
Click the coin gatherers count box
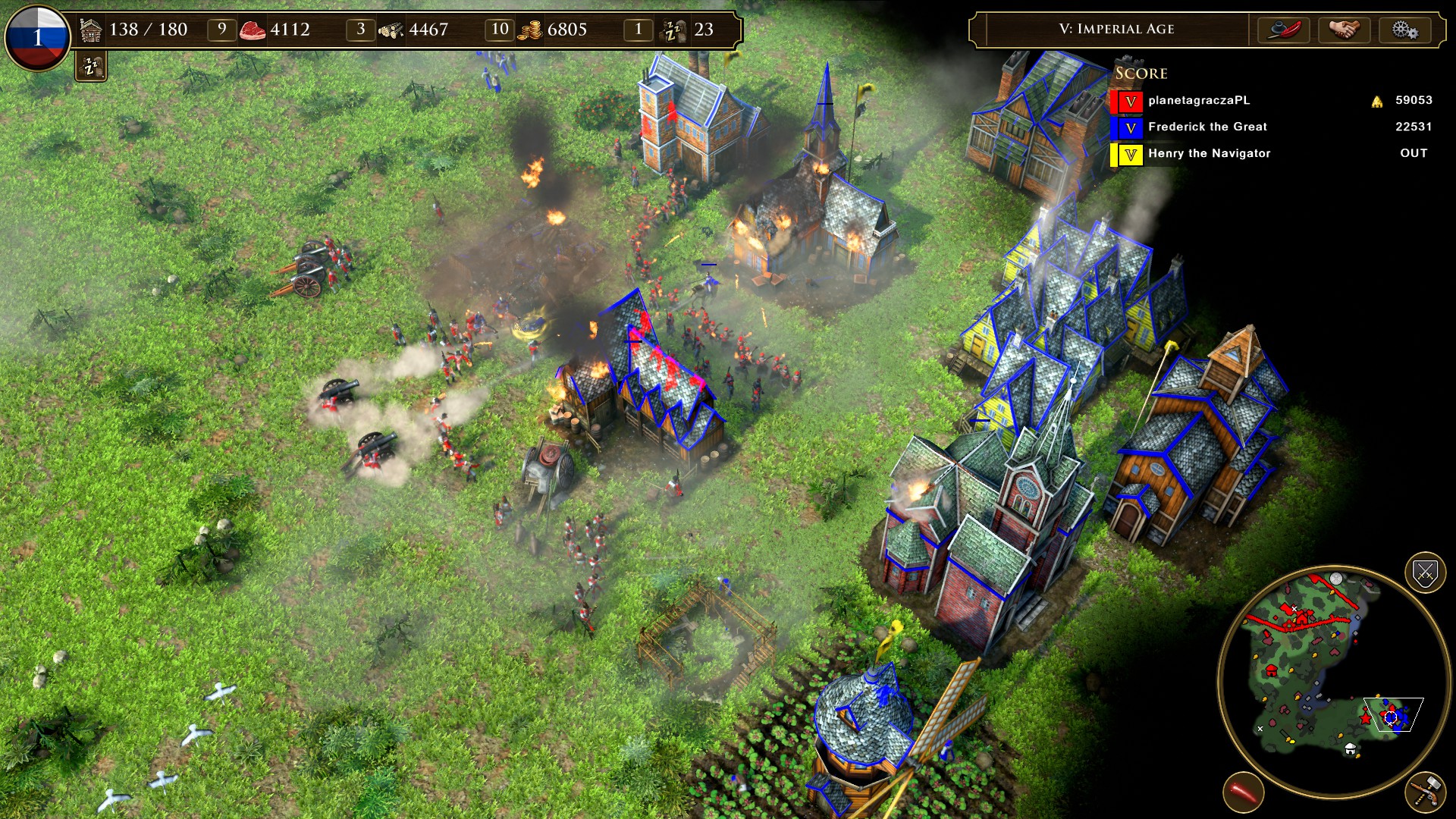(x=499, y=30)
